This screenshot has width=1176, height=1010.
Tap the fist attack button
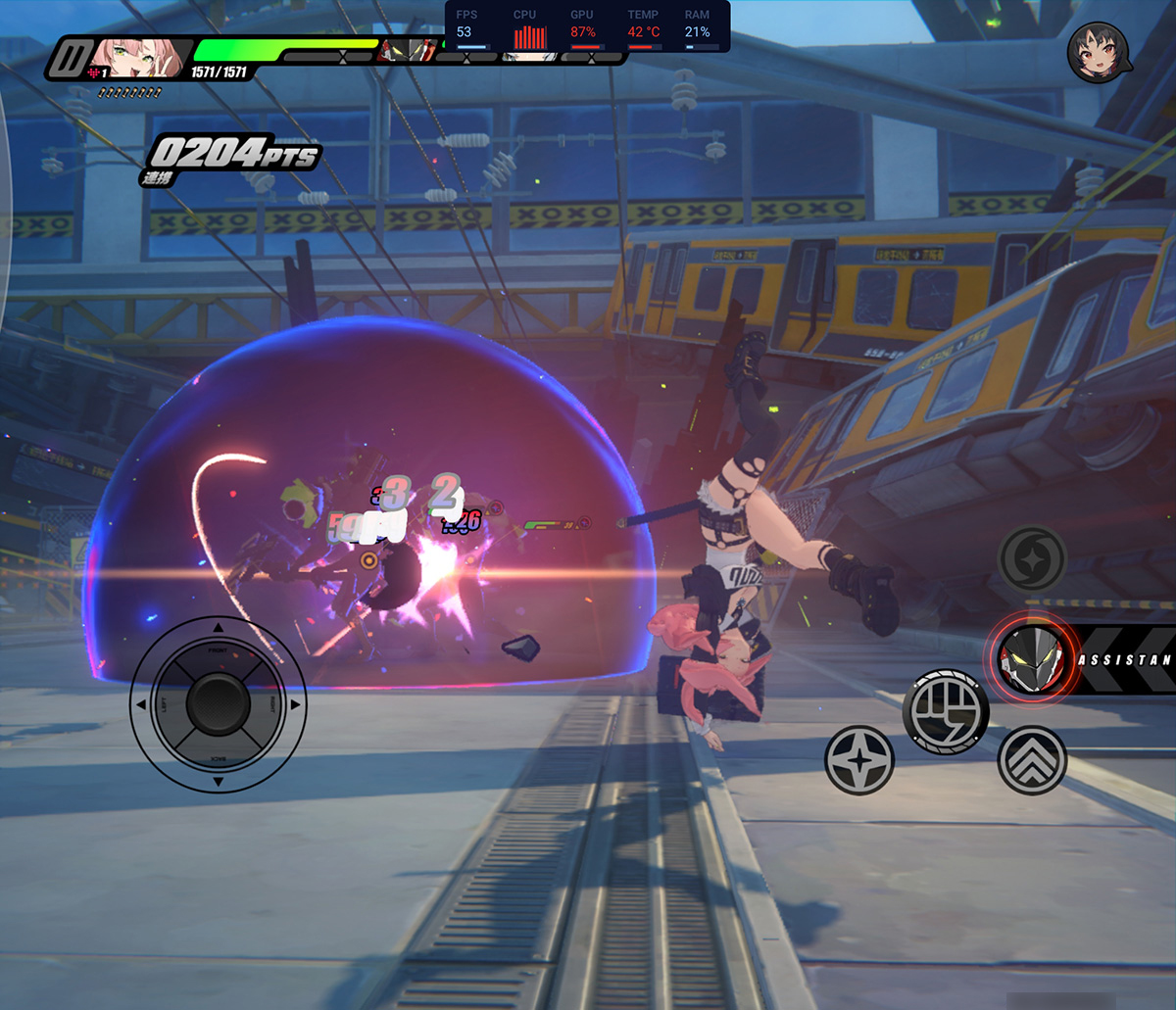point(946,712)
